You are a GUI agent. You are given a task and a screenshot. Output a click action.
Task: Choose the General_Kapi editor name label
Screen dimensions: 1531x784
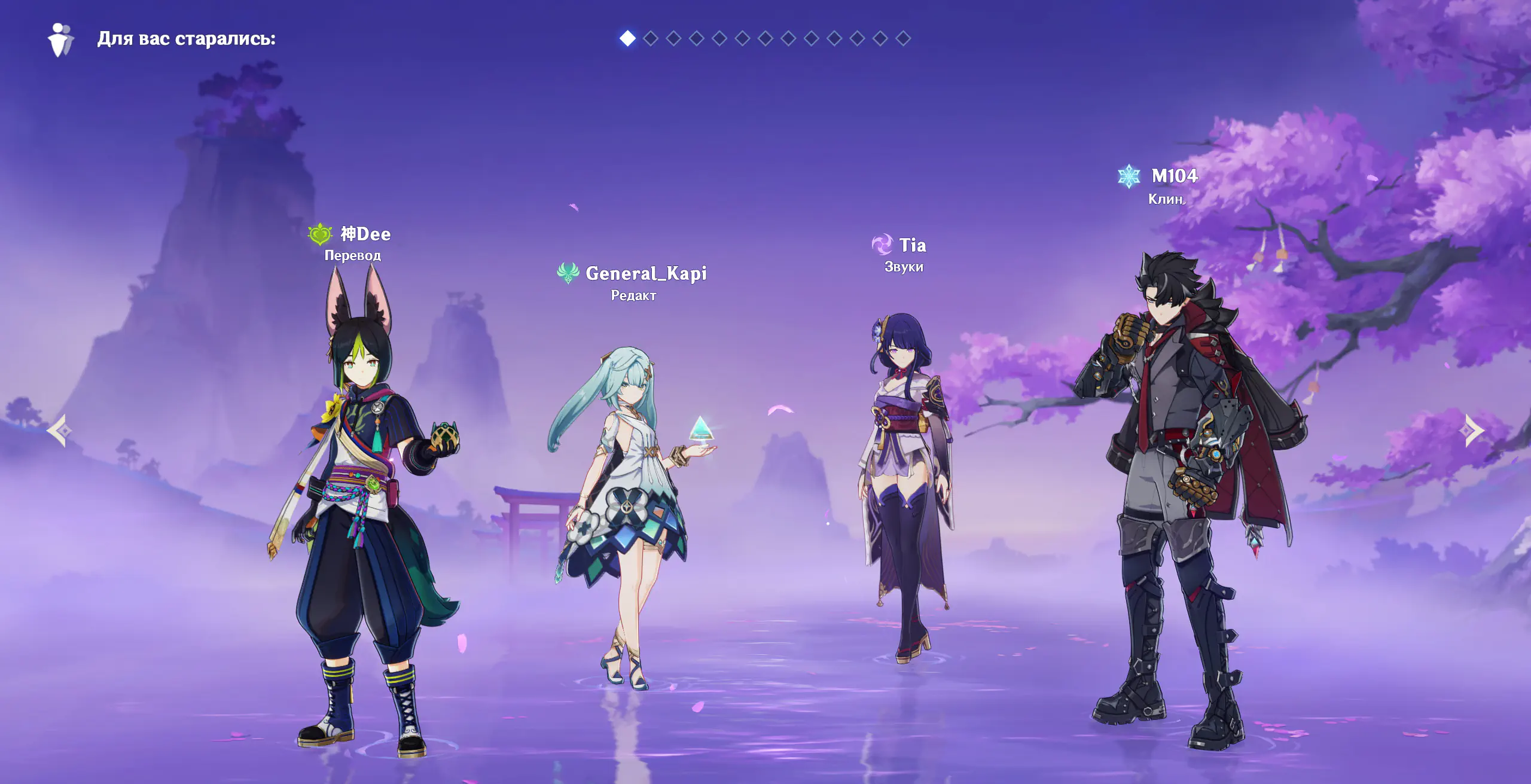pyautogui.click(x=645, y=273)
